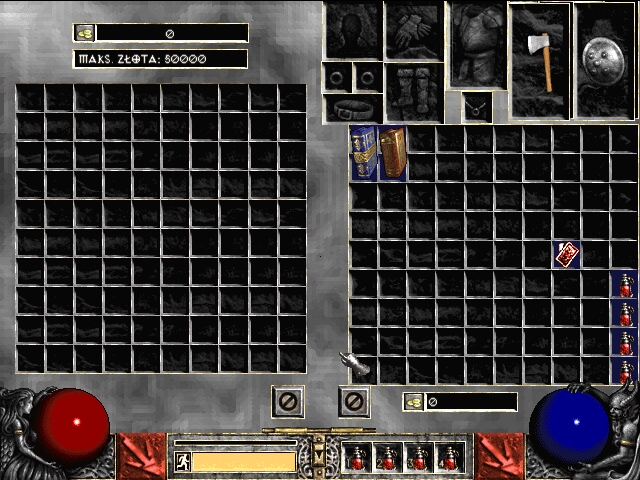Click the stash gold withdraw button
Screen dimensions: 640x480
[x=85, y=33]
